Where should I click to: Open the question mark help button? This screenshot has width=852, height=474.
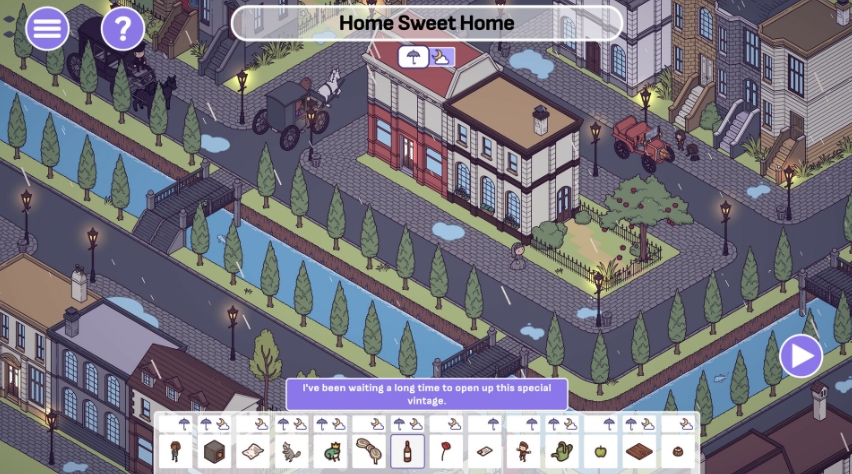coord(122,28)
